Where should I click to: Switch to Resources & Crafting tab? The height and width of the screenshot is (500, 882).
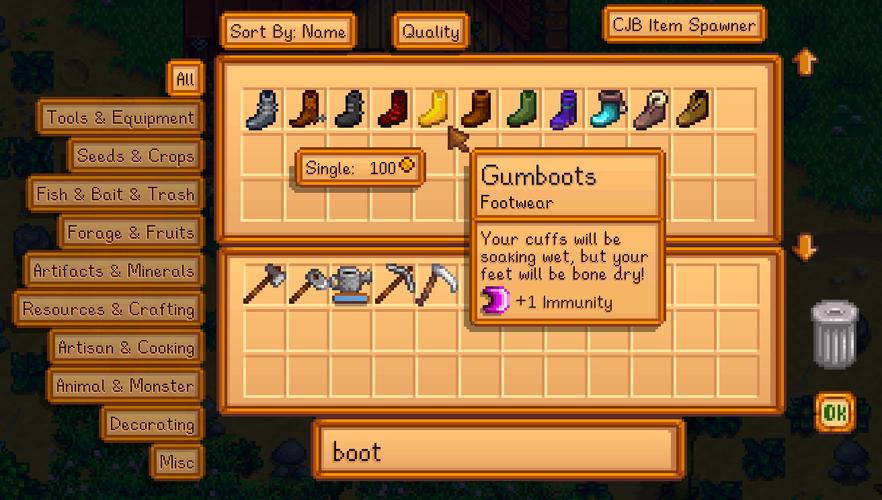pos(108,309)
